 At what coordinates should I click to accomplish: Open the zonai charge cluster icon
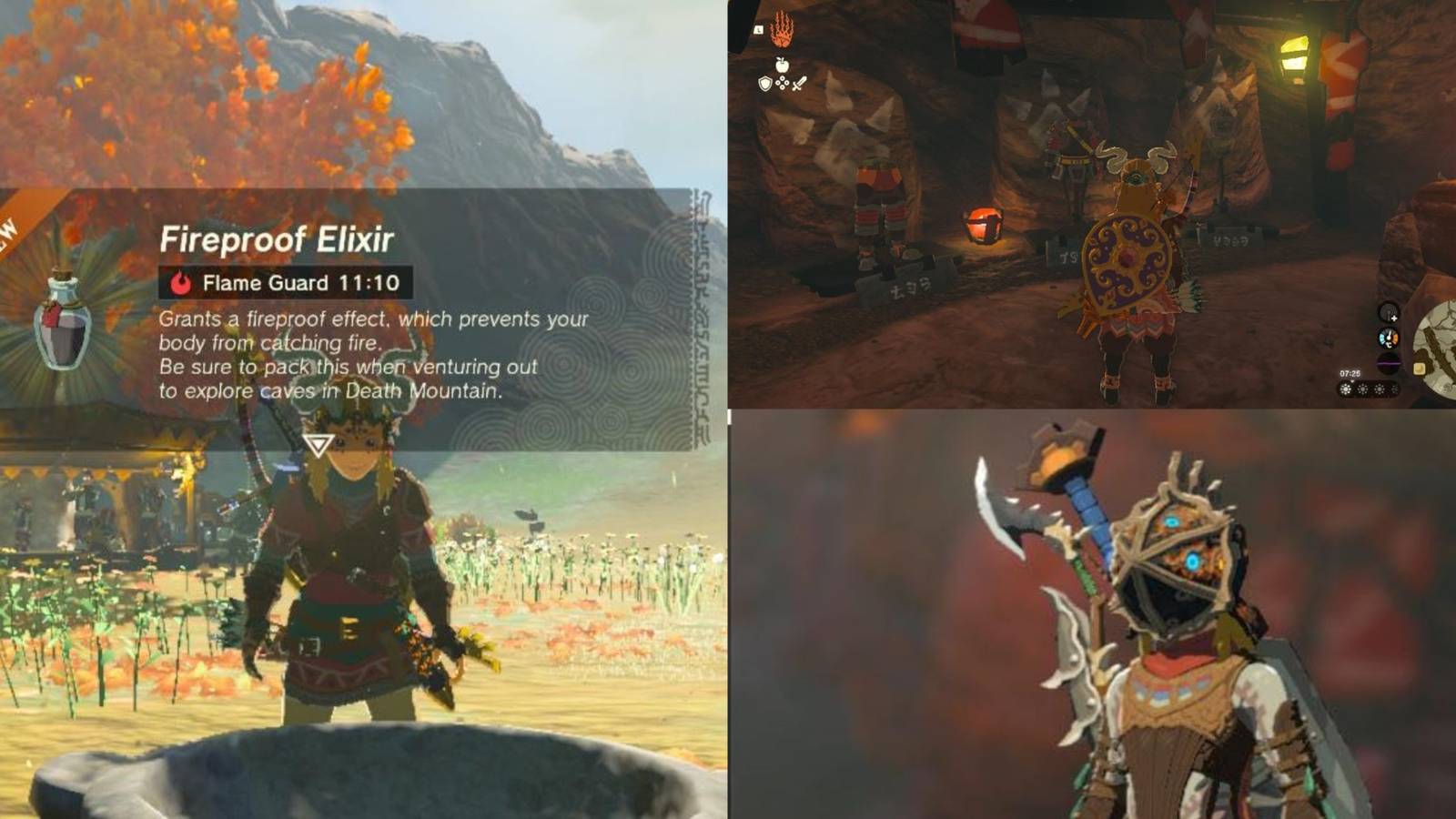tap(783, 83)
